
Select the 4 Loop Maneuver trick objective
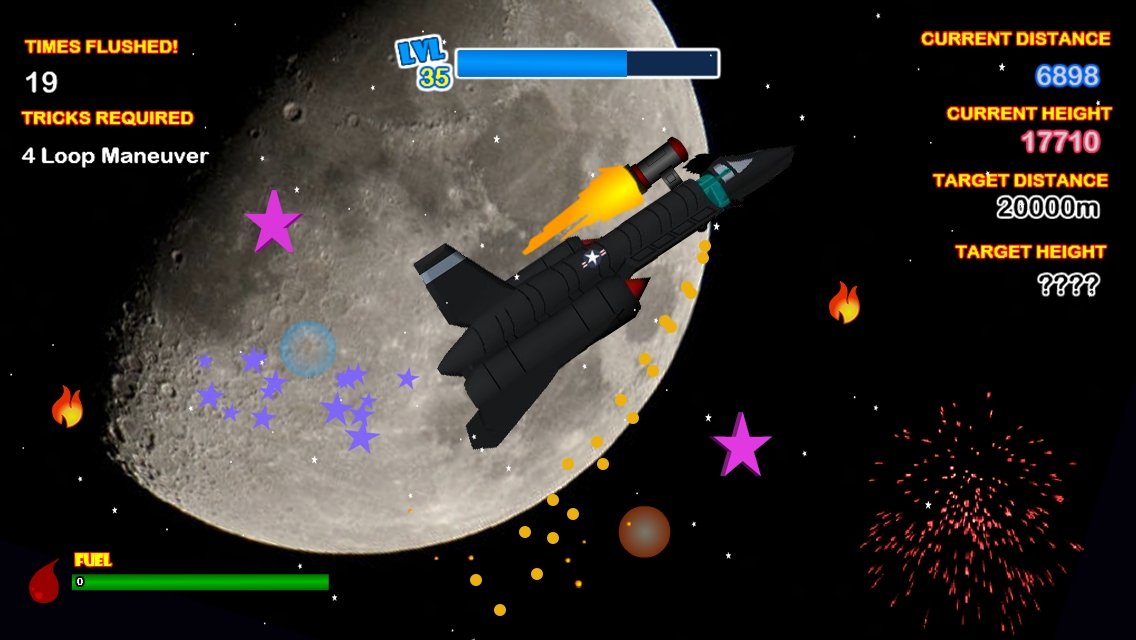click(x=115, y=156)
